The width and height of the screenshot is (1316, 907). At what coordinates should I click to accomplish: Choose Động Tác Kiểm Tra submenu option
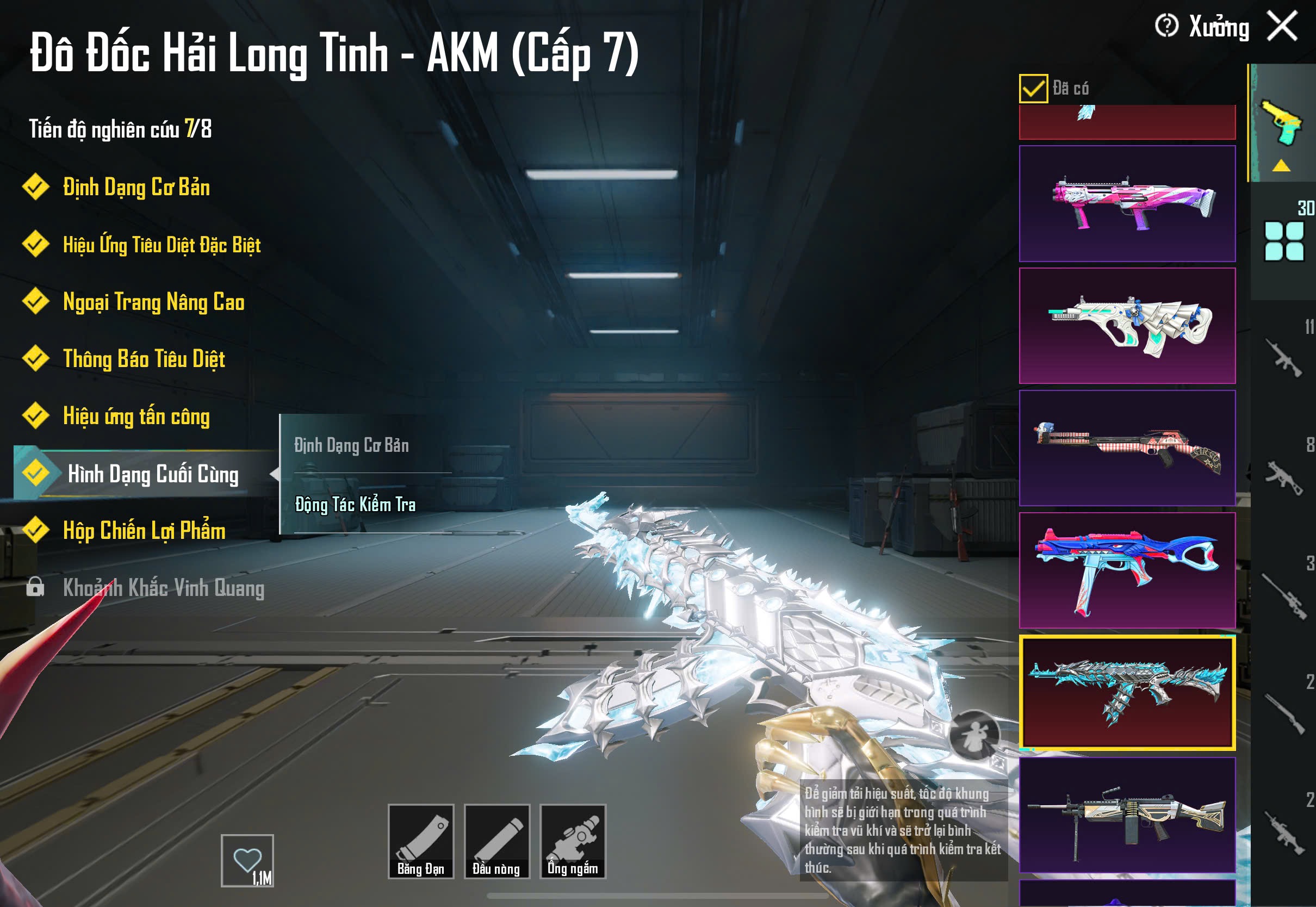point(355,505)
